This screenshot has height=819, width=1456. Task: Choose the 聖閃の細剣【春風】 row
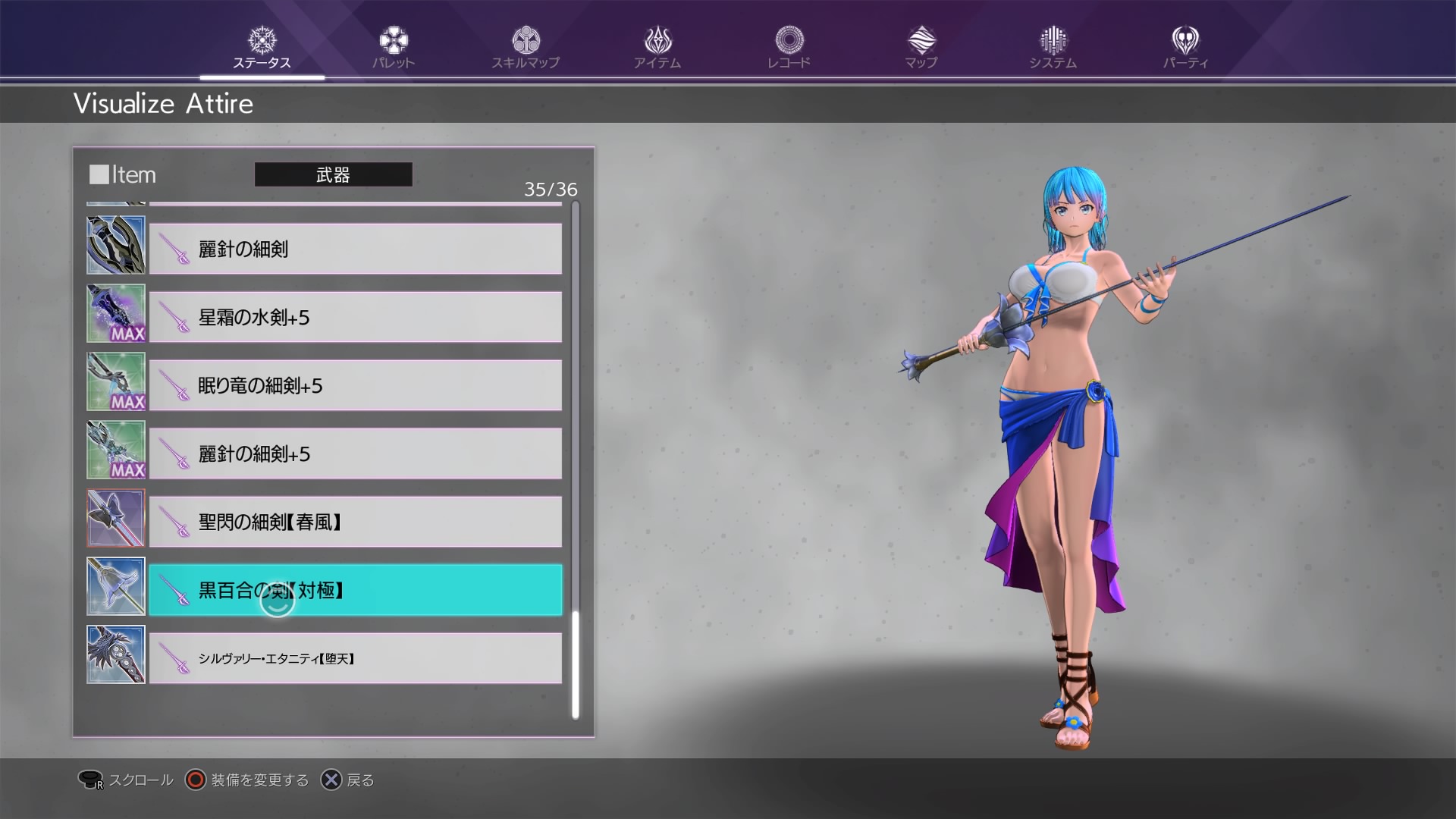(355, 522)
